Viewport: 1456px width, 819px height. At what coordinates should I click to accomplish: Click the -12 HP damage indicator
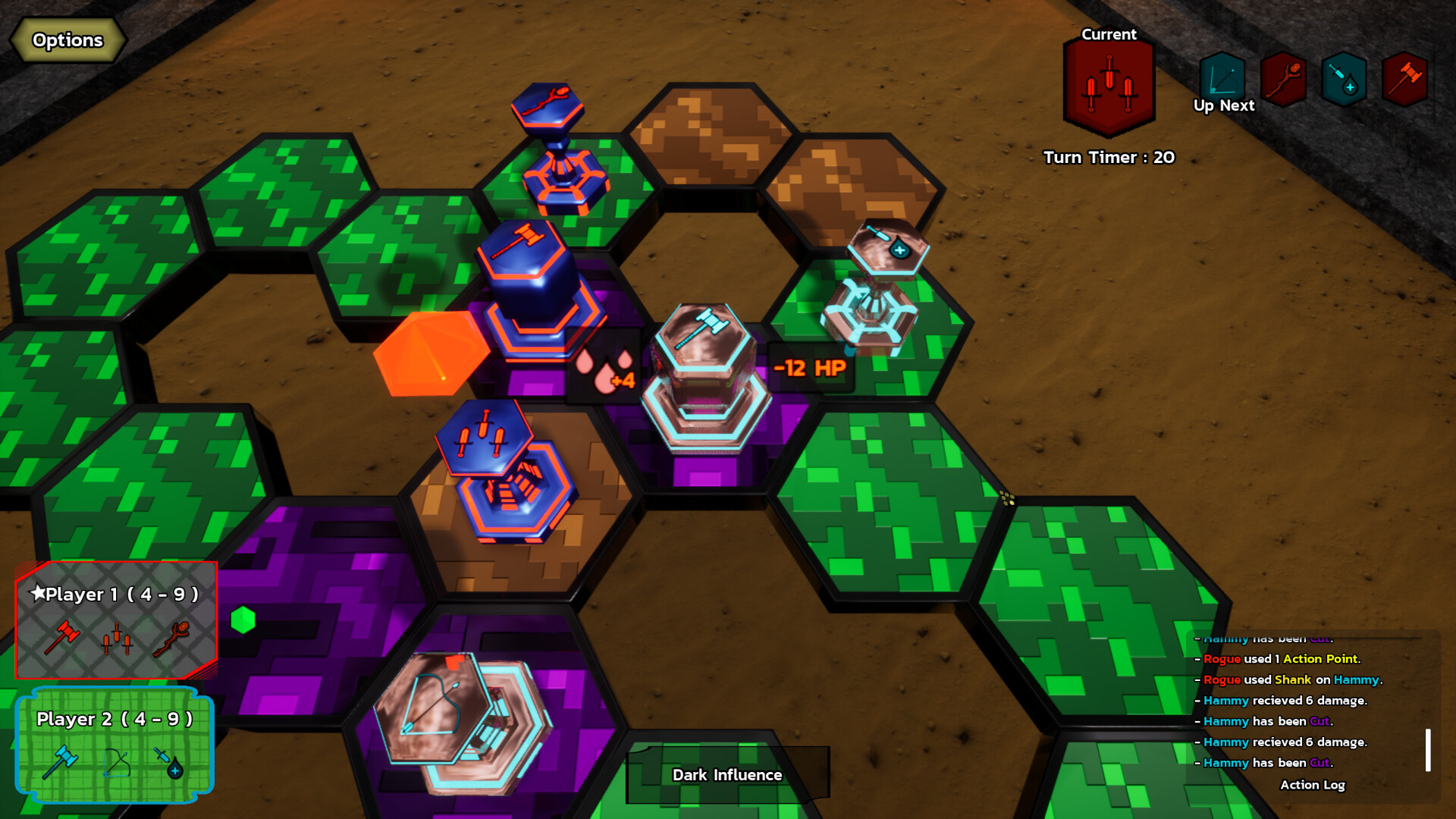[x=808, y=367]
